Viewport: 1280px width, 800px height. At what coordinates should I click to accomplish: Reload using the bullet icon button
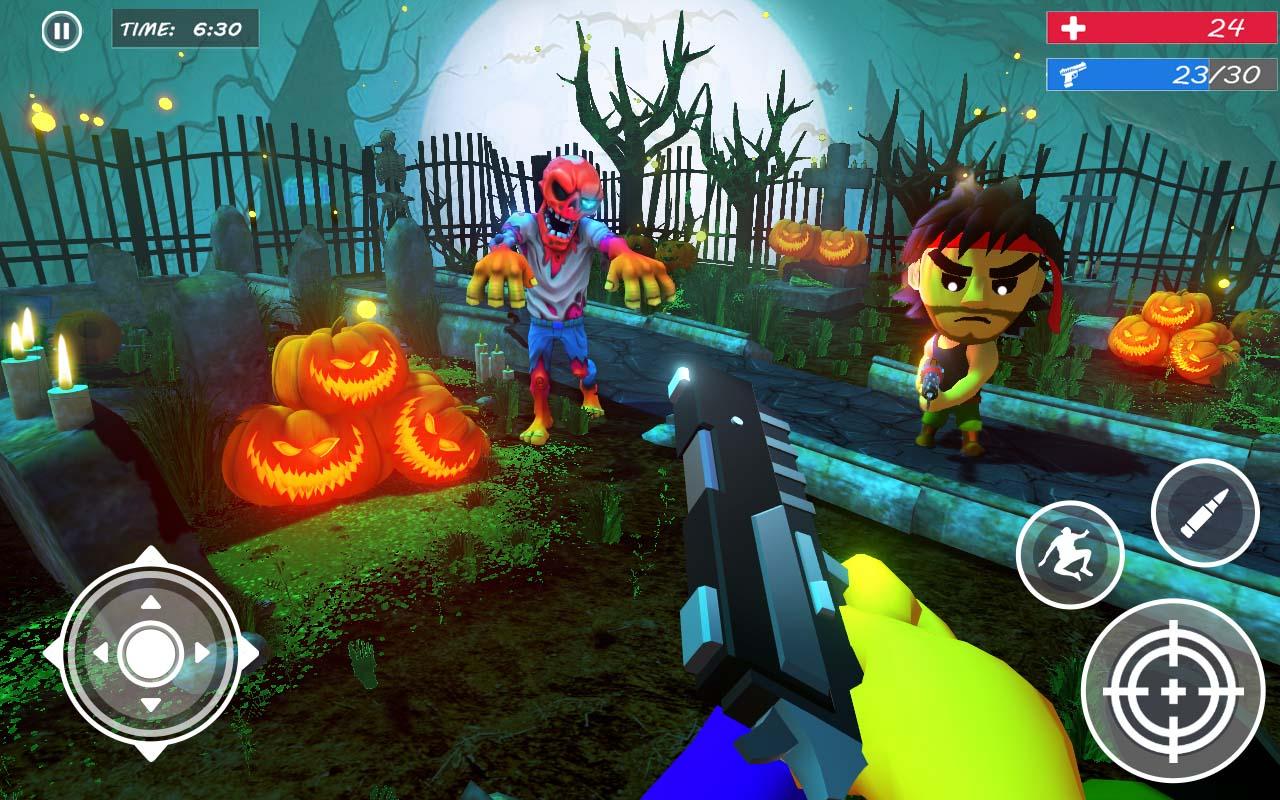click(x=1204, y=514)
